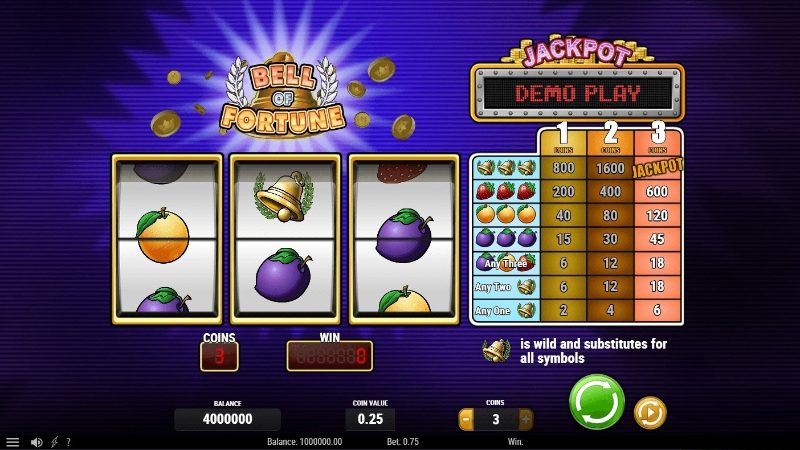Start autoplay with the orange button
The image size is (800, 450).
(650, 412)
